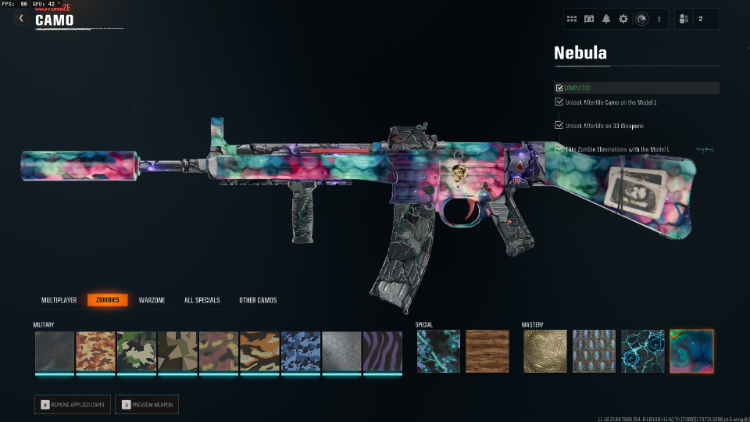750x422 pixels.
Task: Select the blue scaled mastery camo
Action: 593,351
